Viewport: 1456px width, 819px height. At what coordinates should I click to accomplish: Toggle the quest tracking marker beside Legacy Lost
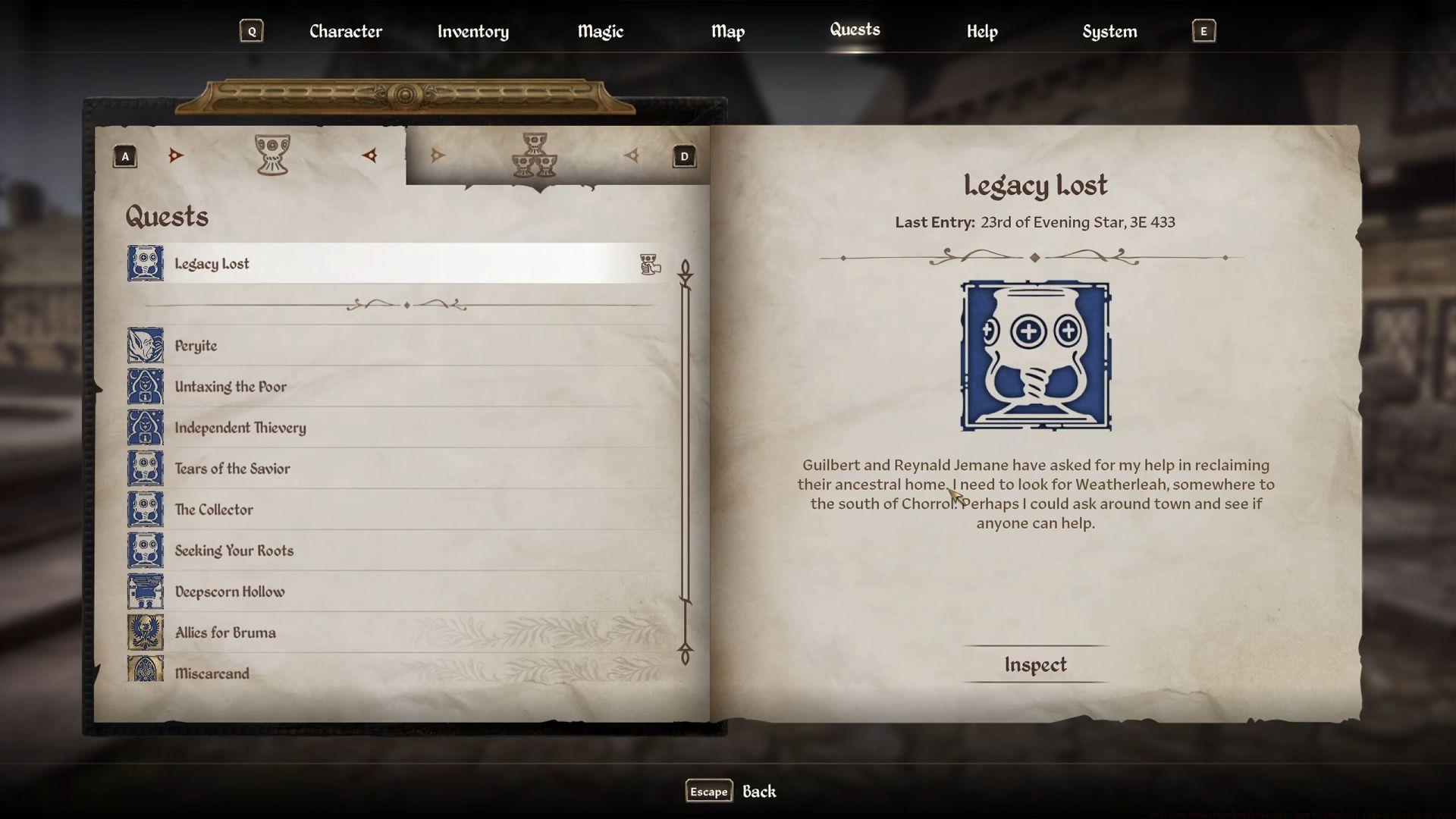(650, 264)
